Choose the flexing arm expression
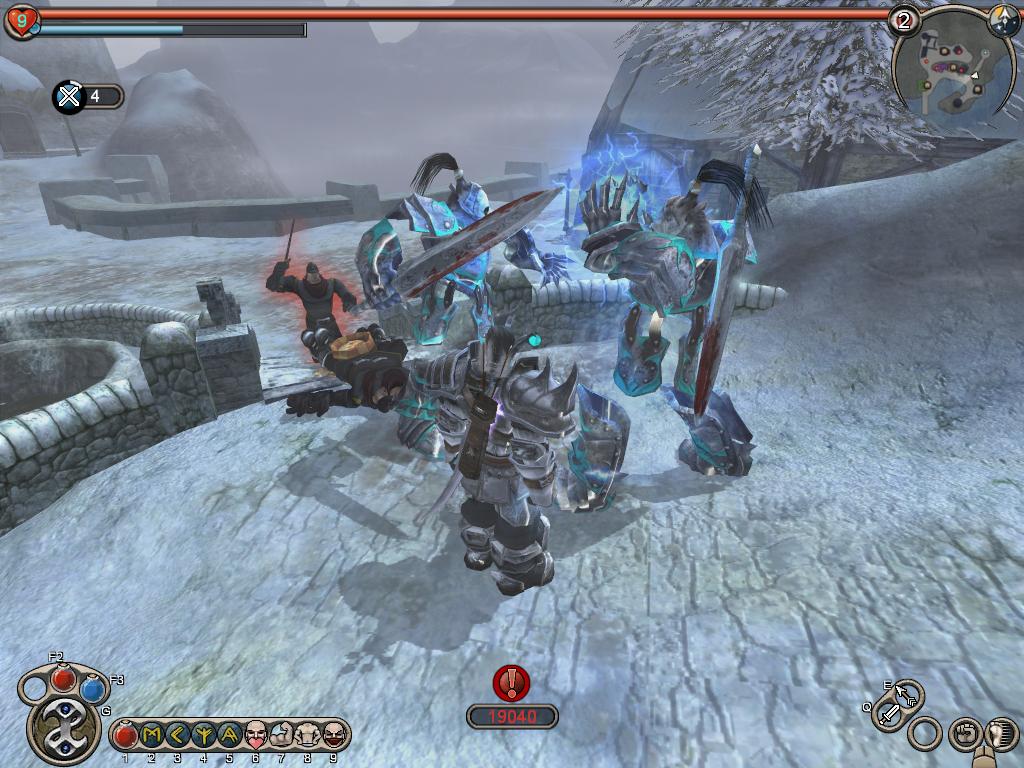 281,735
